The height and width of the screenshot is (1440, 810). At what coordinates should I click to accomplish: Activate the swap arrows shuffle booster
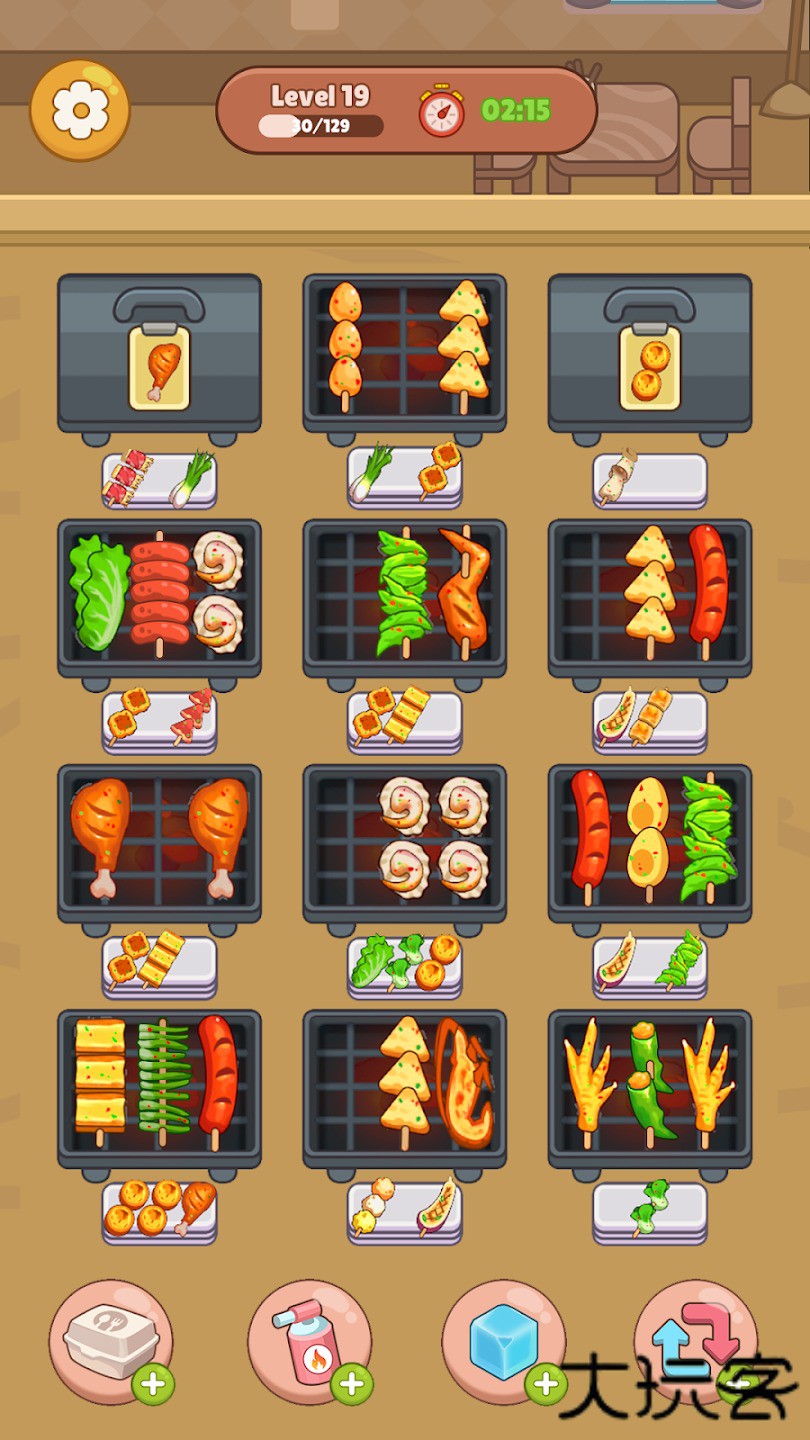(x=695, y=1341)
